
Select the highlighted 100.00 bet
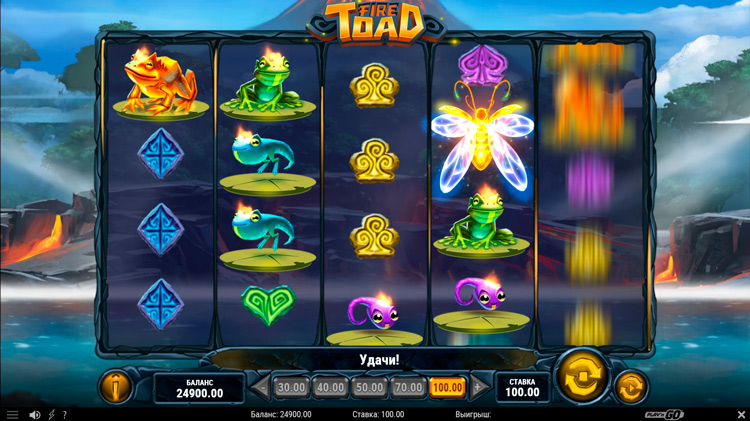pyautogui.click(x=447, y=387)
